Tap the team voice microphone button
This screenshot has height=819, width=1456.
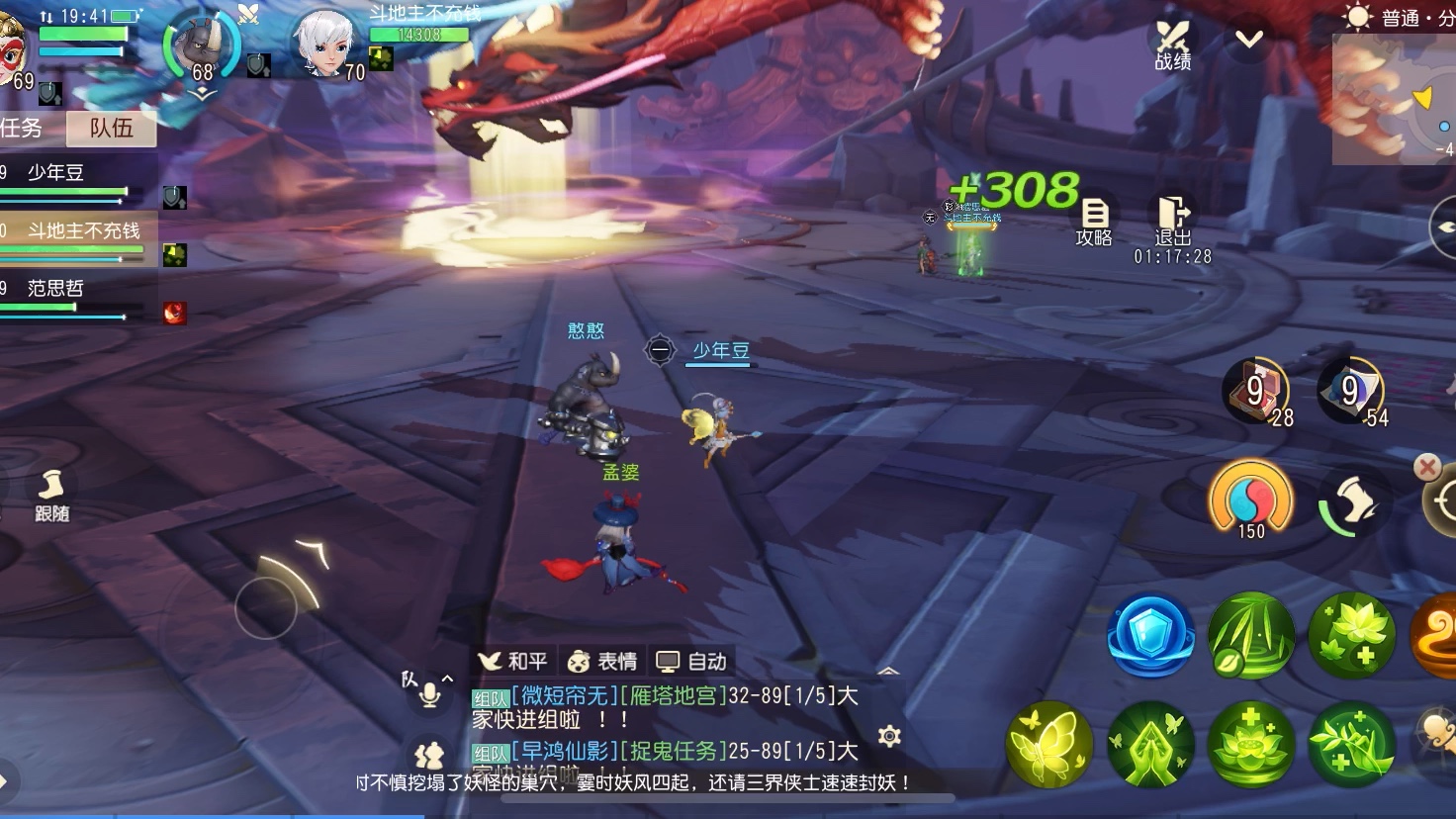pos(429,693)
